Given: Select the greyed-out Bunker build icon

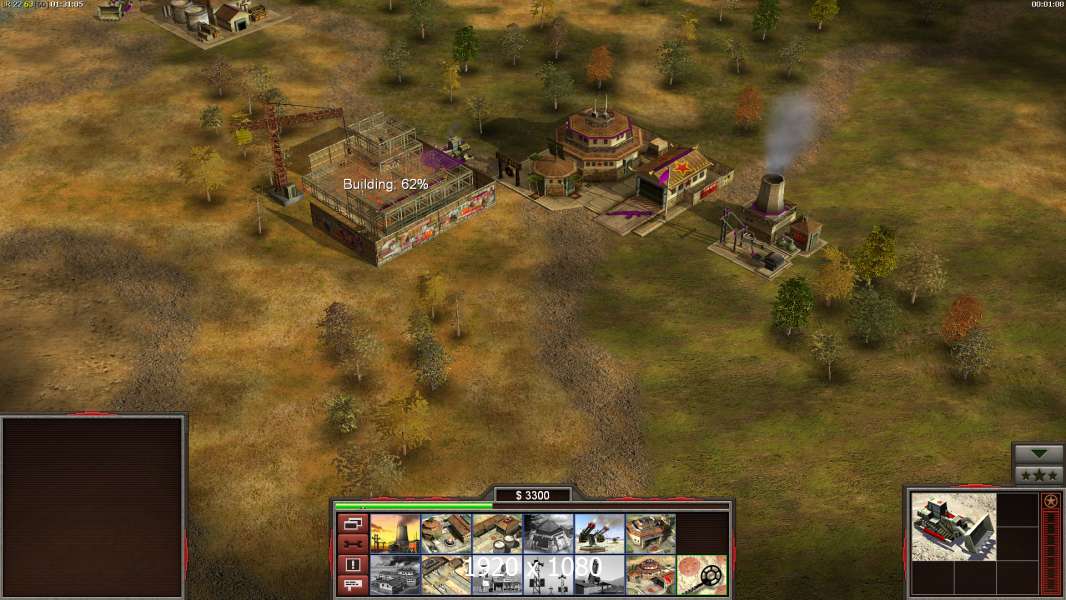Looking at the screenshot, I should pos(548,534).
